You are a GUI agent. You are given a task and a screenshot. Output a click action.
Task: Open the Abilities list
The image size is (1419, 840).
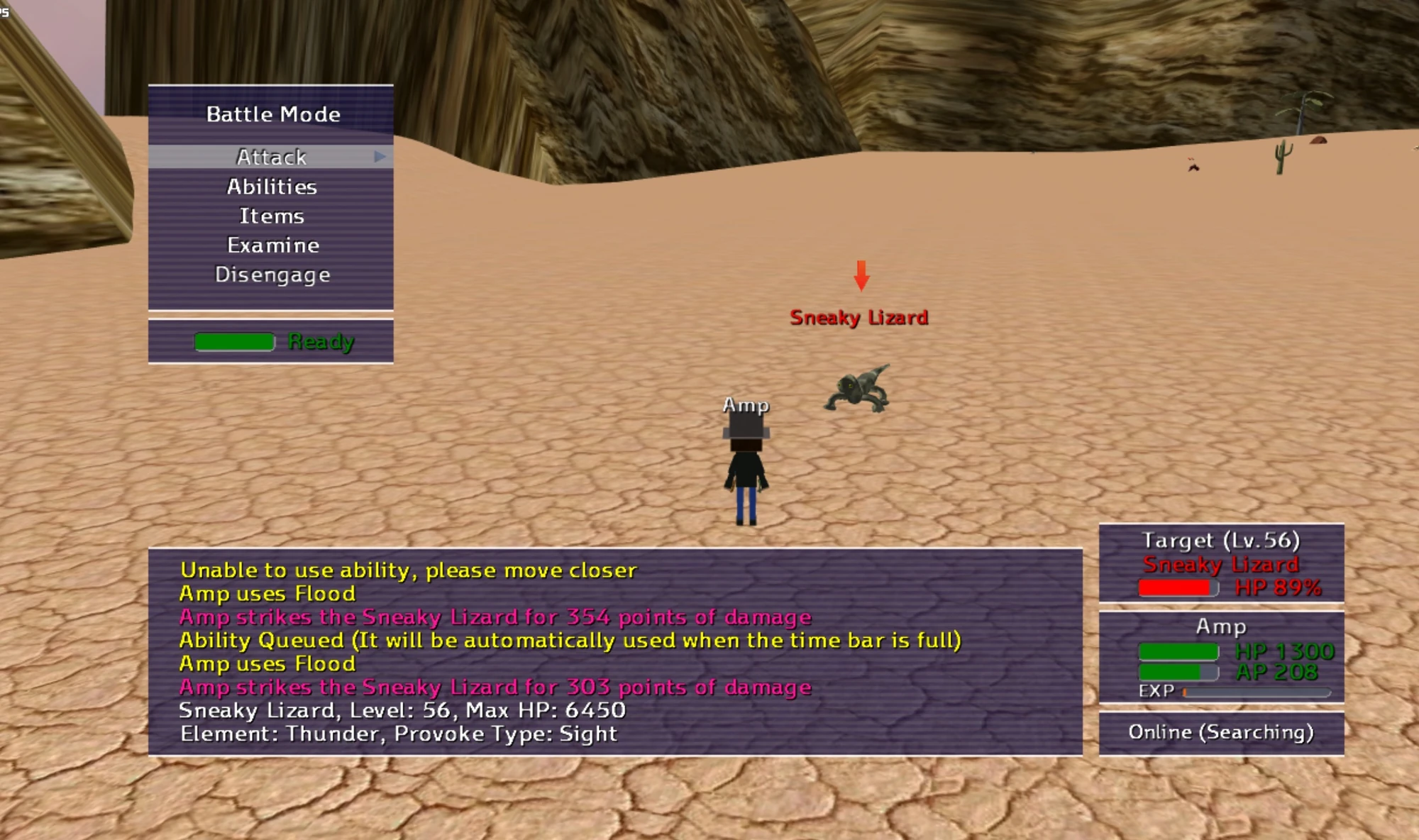pos(271,187)
